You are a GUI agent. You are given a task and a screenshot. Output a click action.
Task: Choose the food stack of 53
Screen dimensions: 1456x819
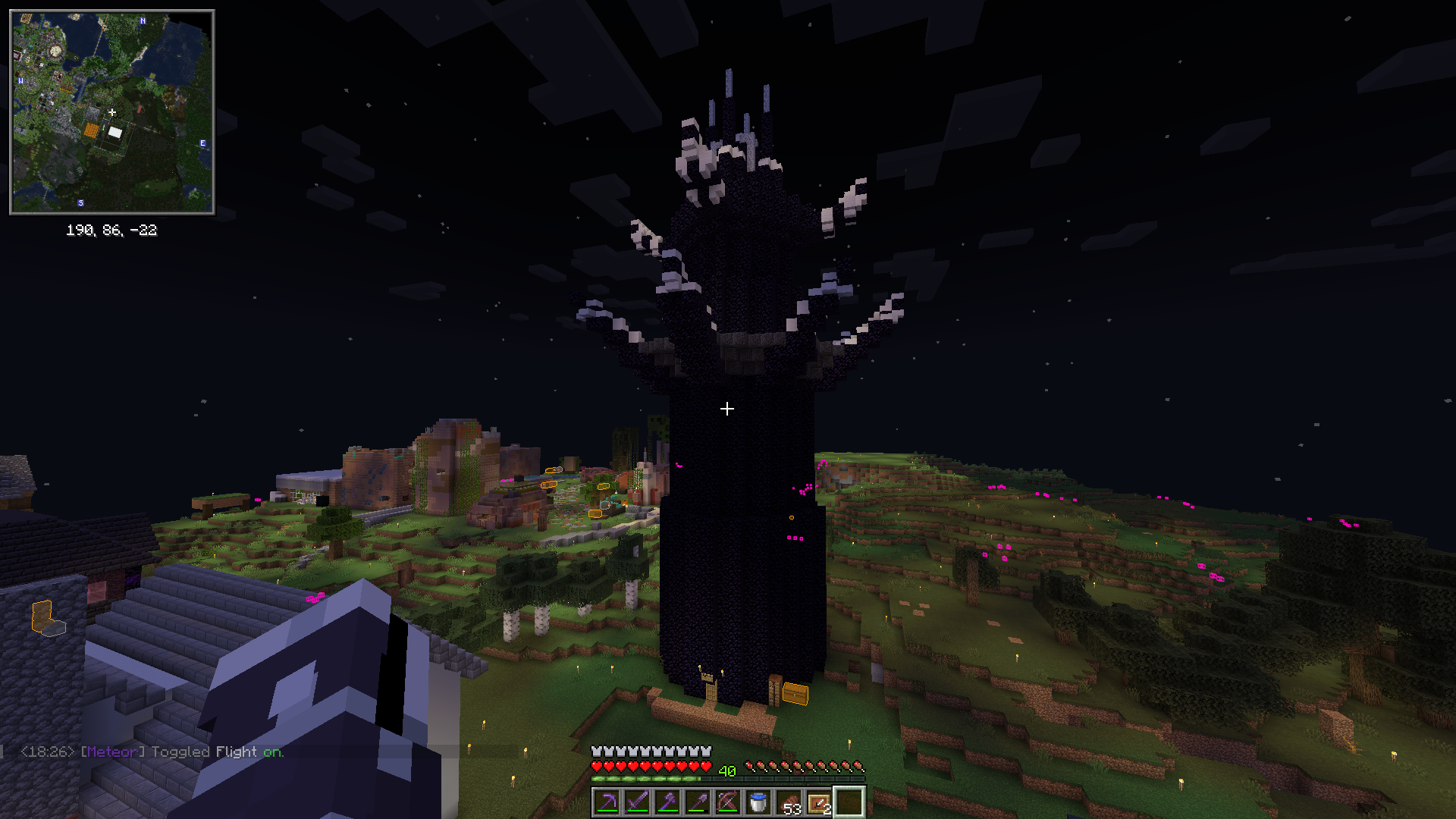point(789,802)
